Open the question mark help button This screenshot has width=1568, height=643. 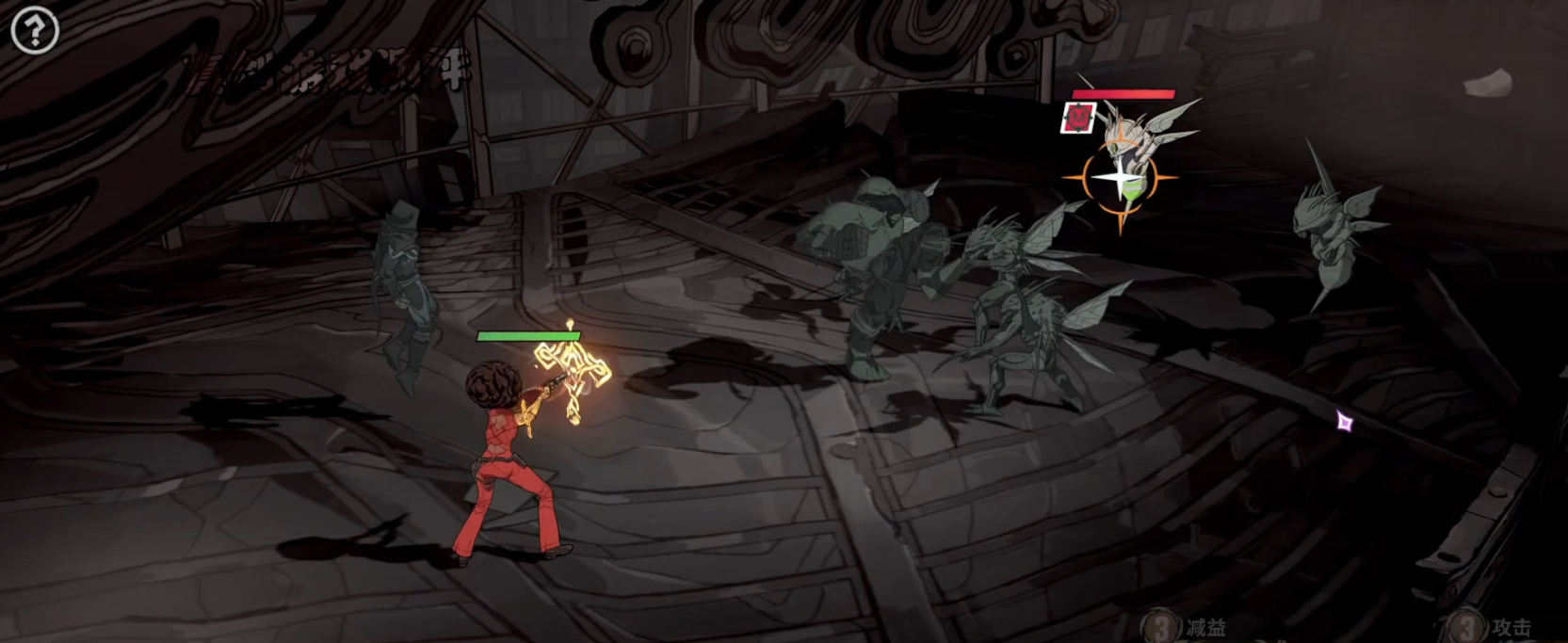point(35,30)
